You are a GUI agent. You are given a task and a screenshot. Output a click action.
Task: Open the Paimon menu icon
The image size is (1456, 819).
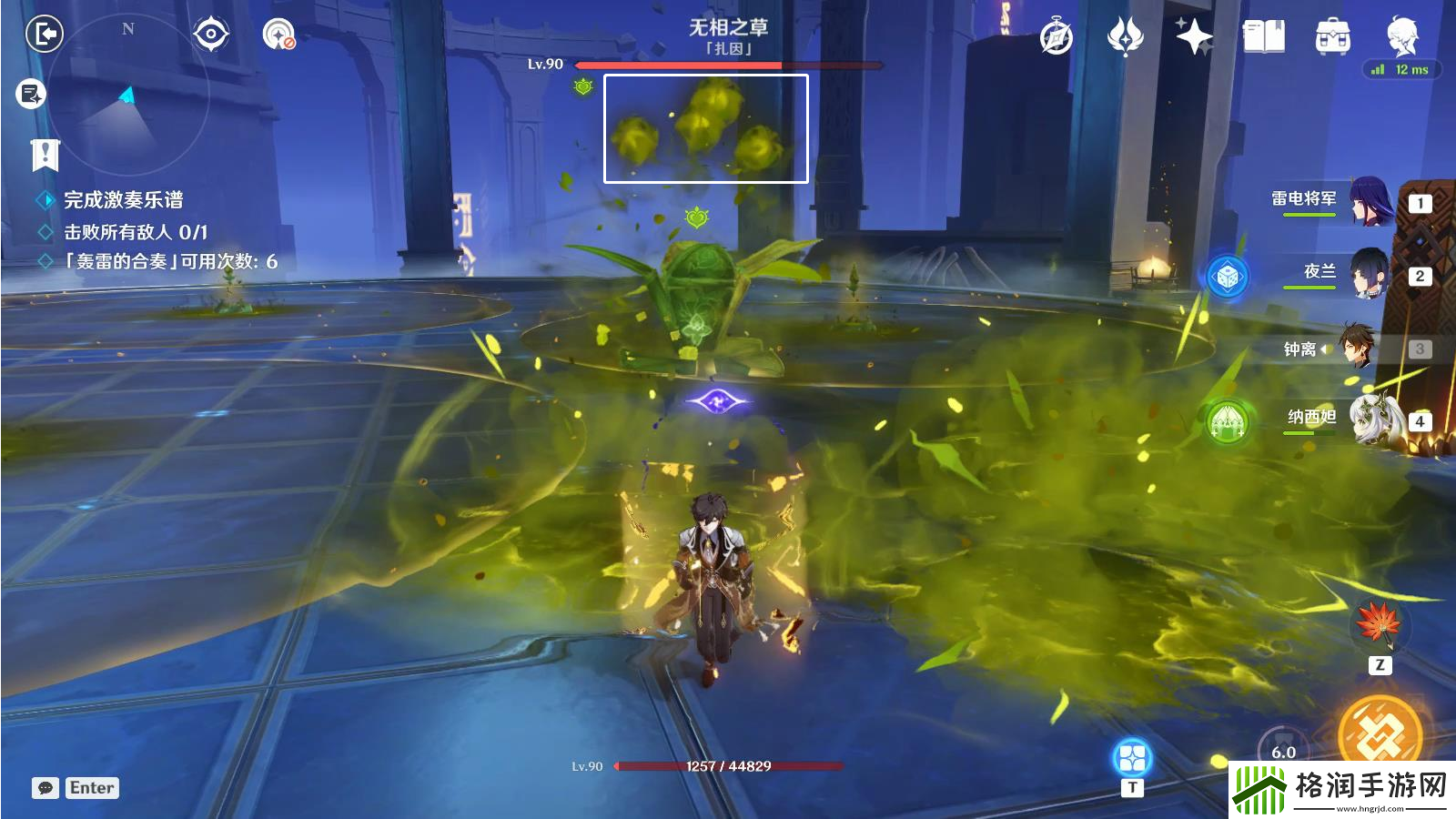click(1402, 35)
